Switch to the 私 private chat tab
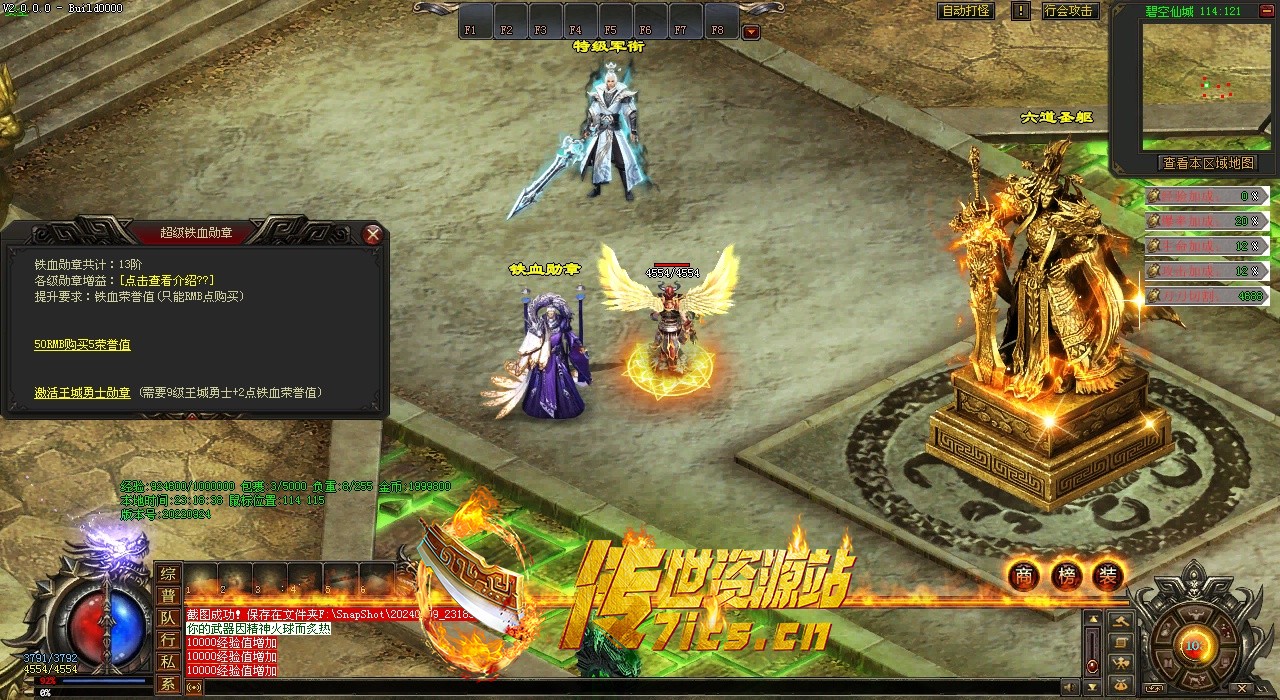 (x=168, y=662)
